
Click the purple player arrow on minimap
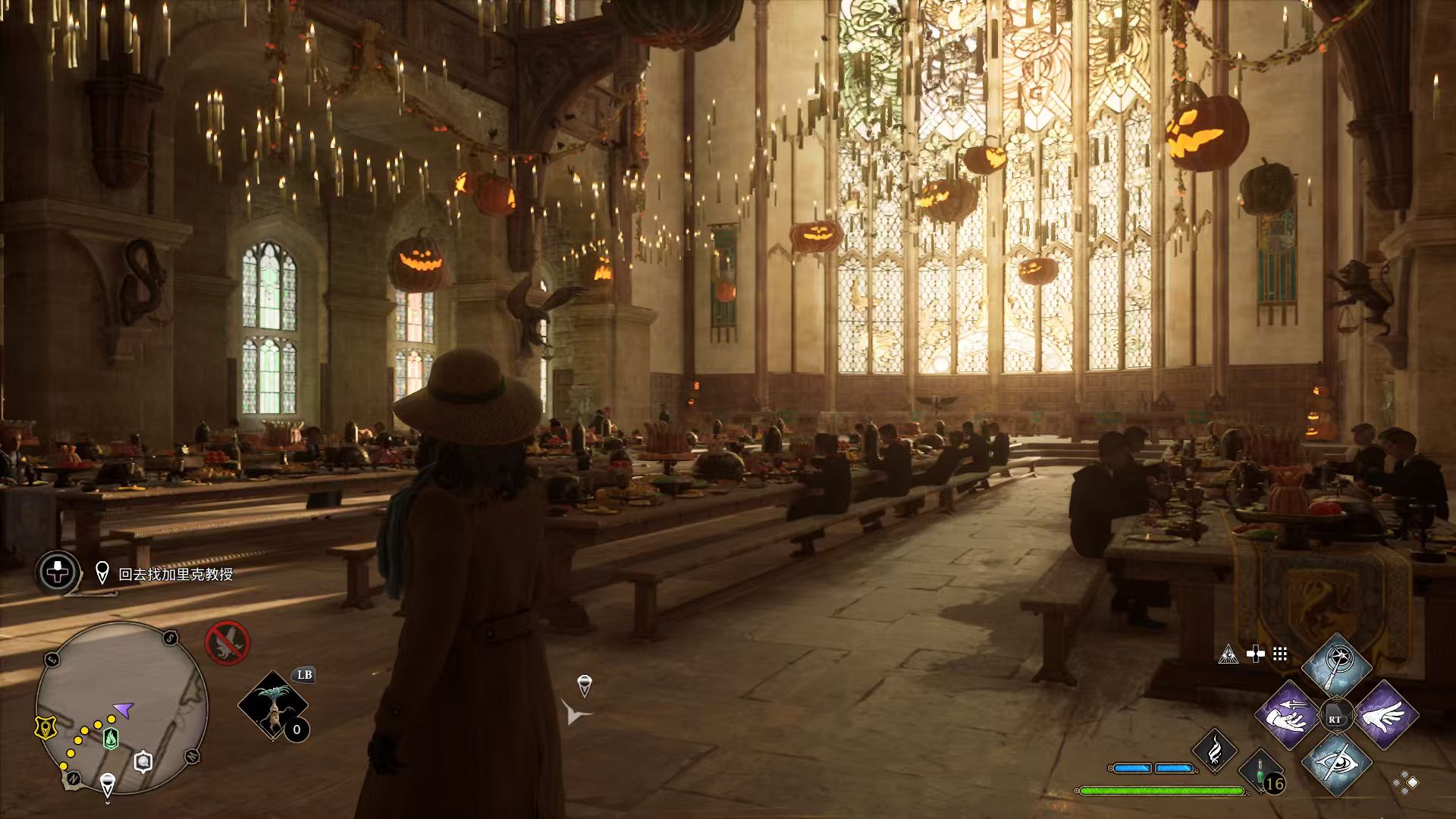(x=124, y=710)
